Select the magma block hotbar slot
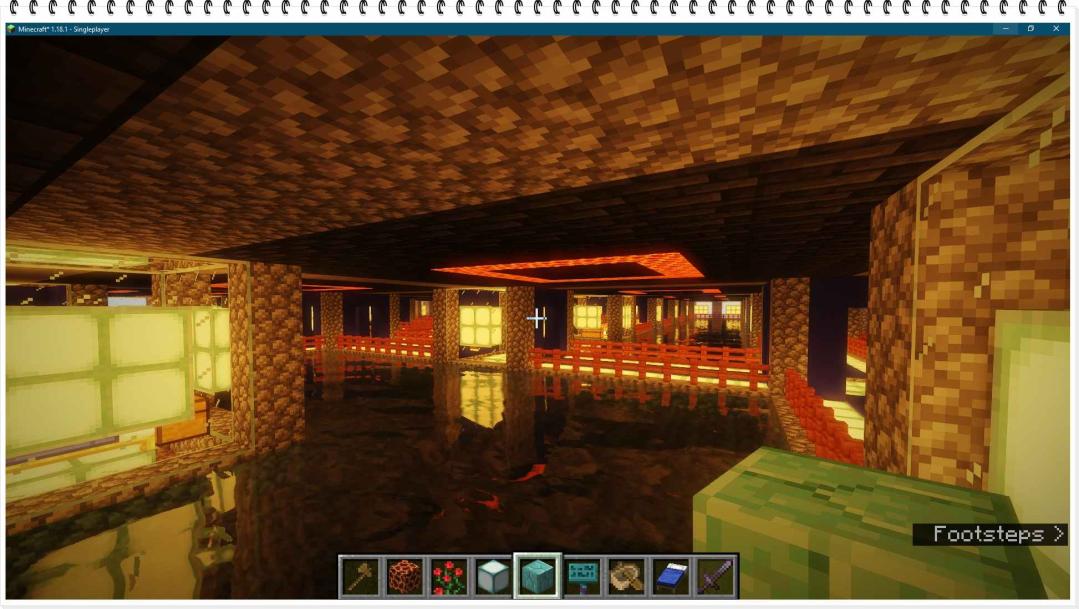 (x=405, y=577)
